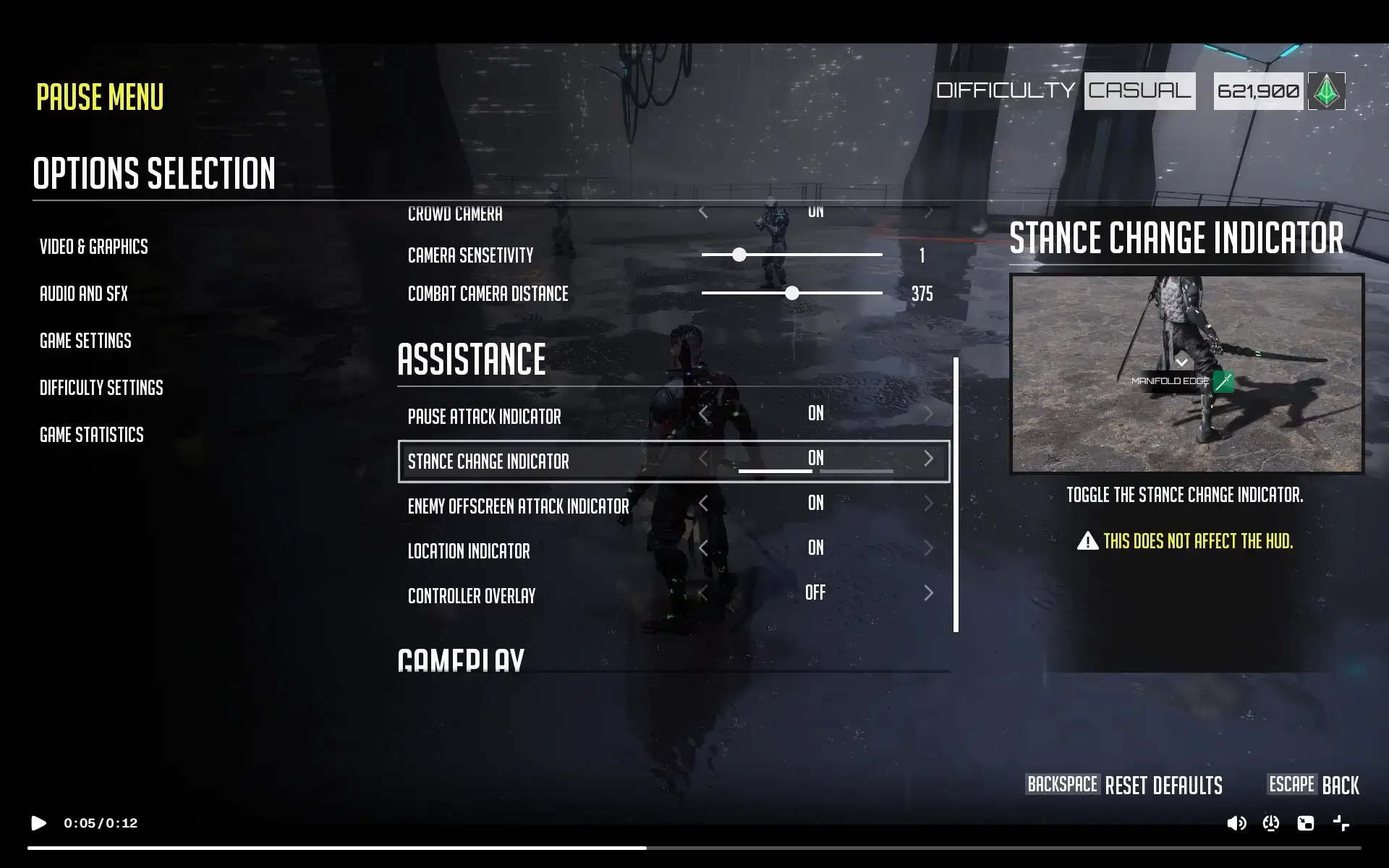Move the Combat Camera Distance slider handle

coord(792,293)
